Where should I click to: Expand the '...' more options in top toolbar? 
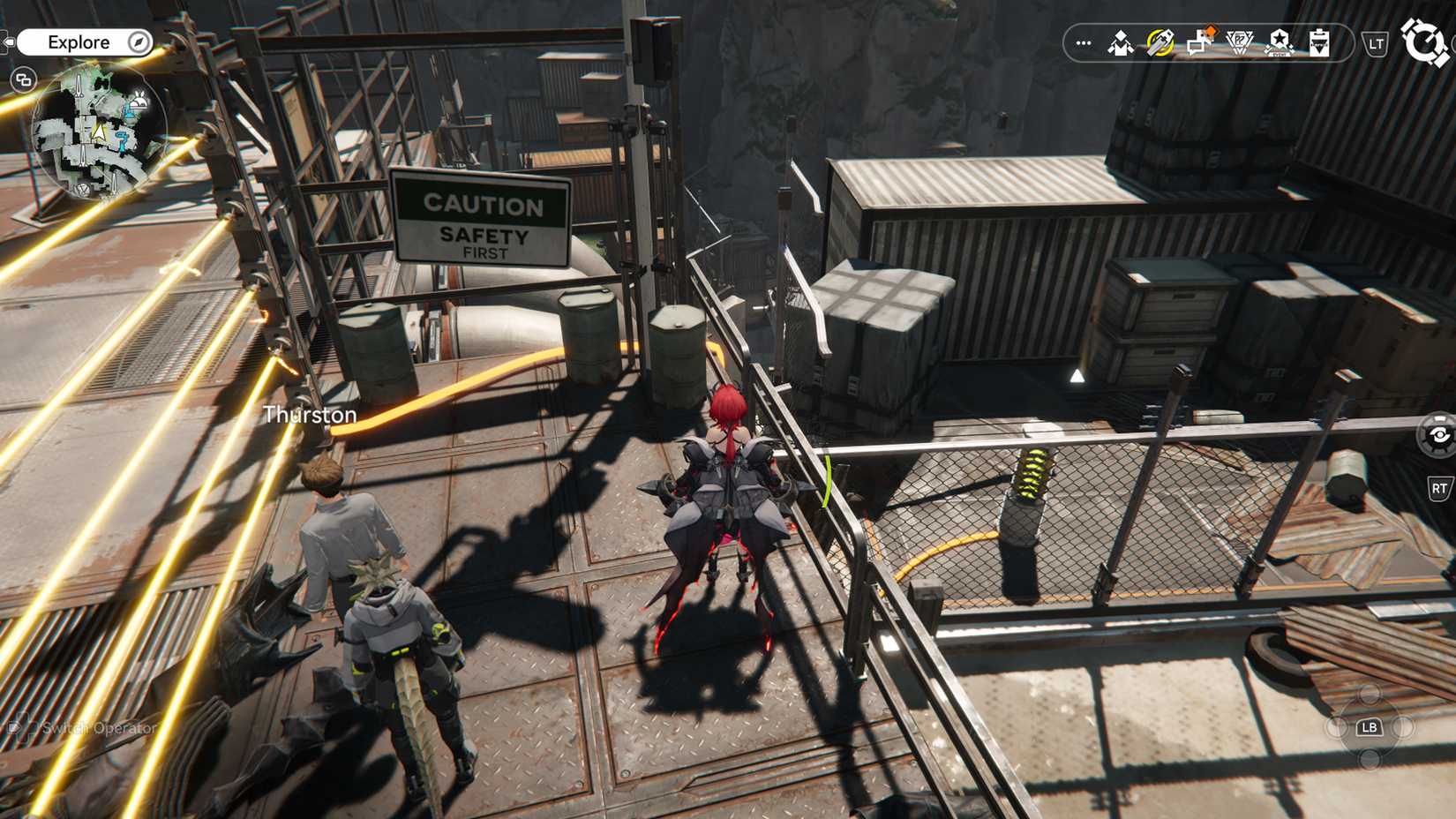click(1083, 41)
